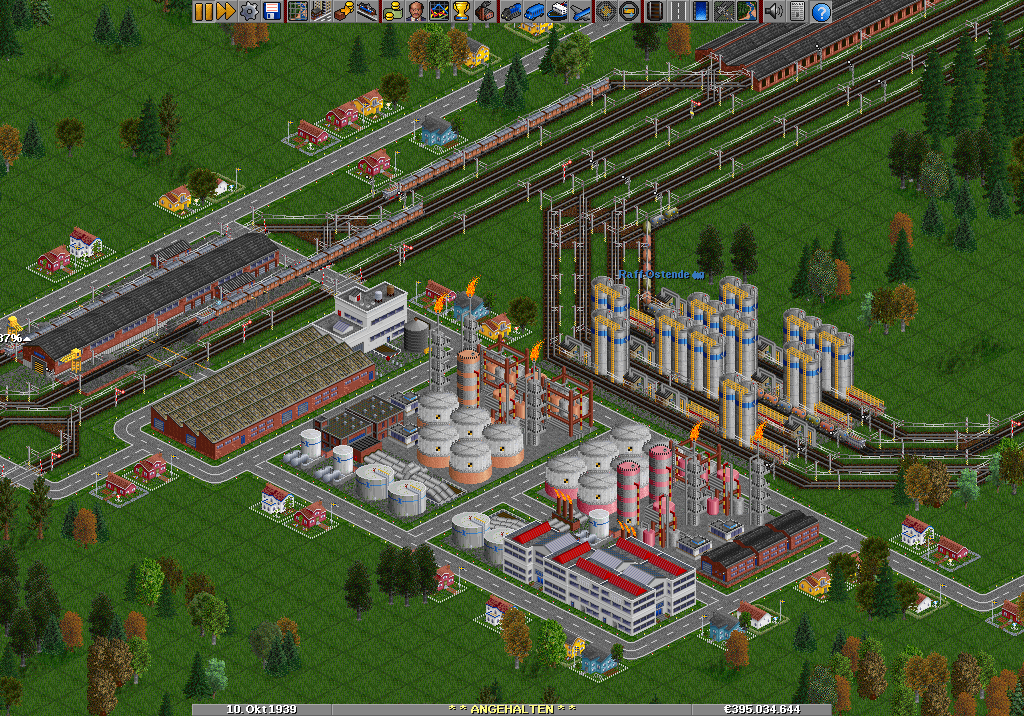Open the floppy disk save menu
The height and width of the screenshot is (716, 1024).
(x=271, y=12)
